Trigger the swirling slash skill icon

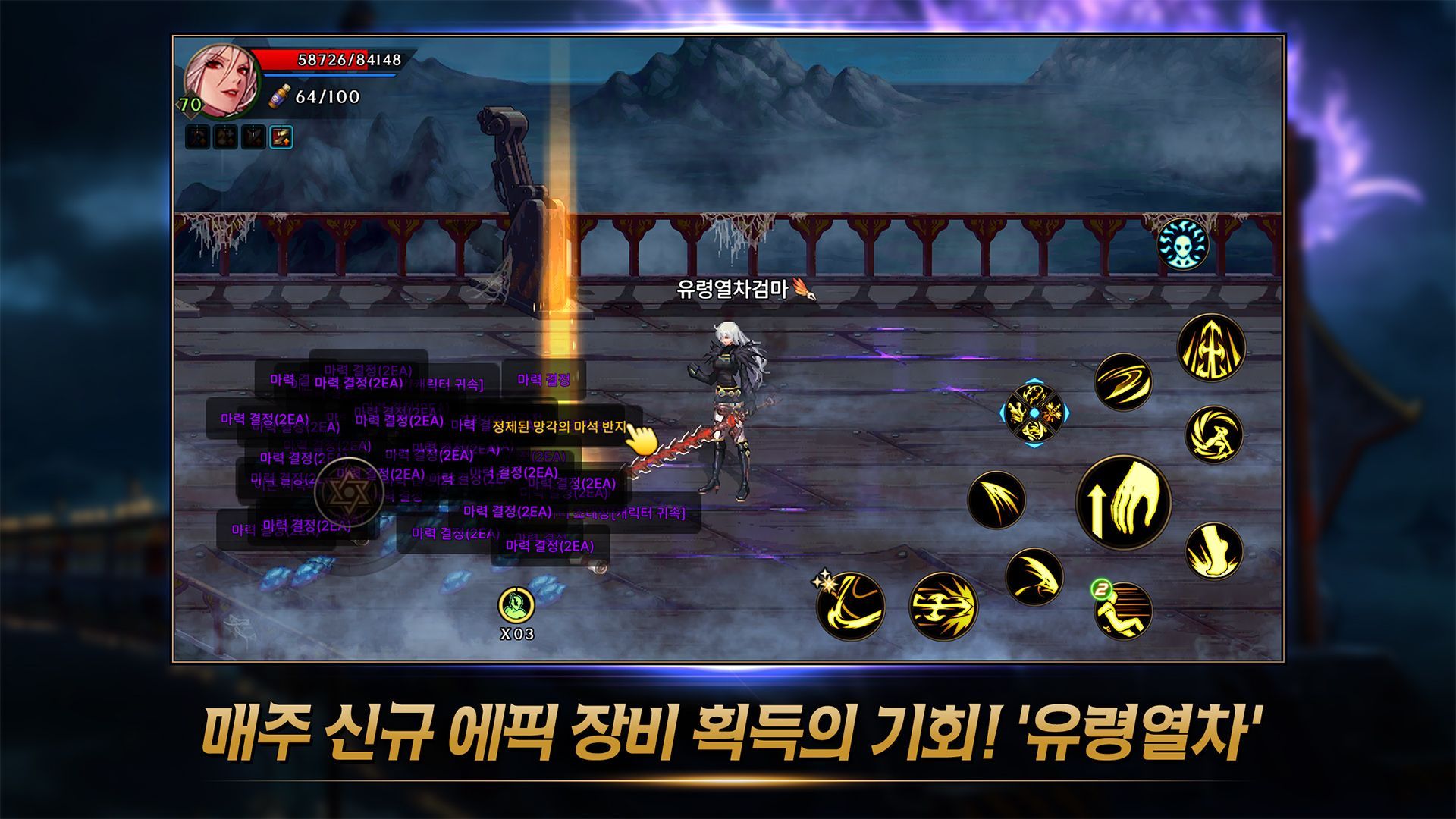click(x=1123, y=382)
